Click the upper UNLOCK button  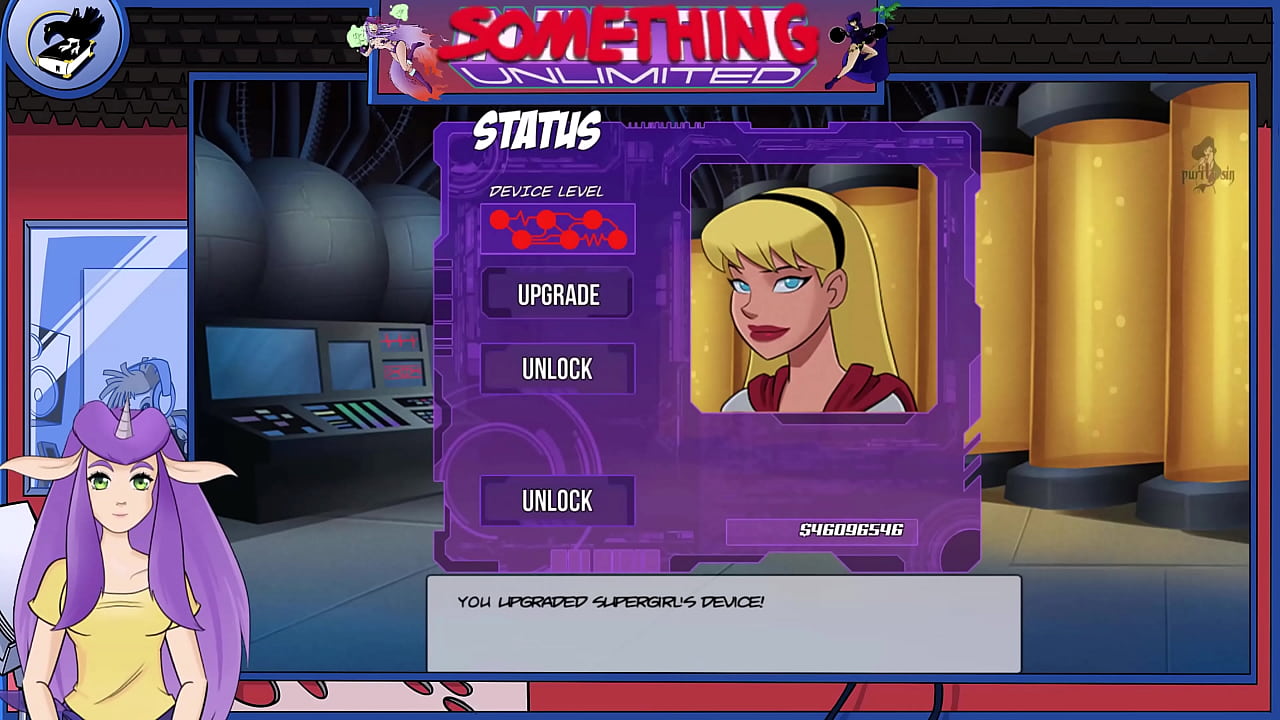click(557, 369)
